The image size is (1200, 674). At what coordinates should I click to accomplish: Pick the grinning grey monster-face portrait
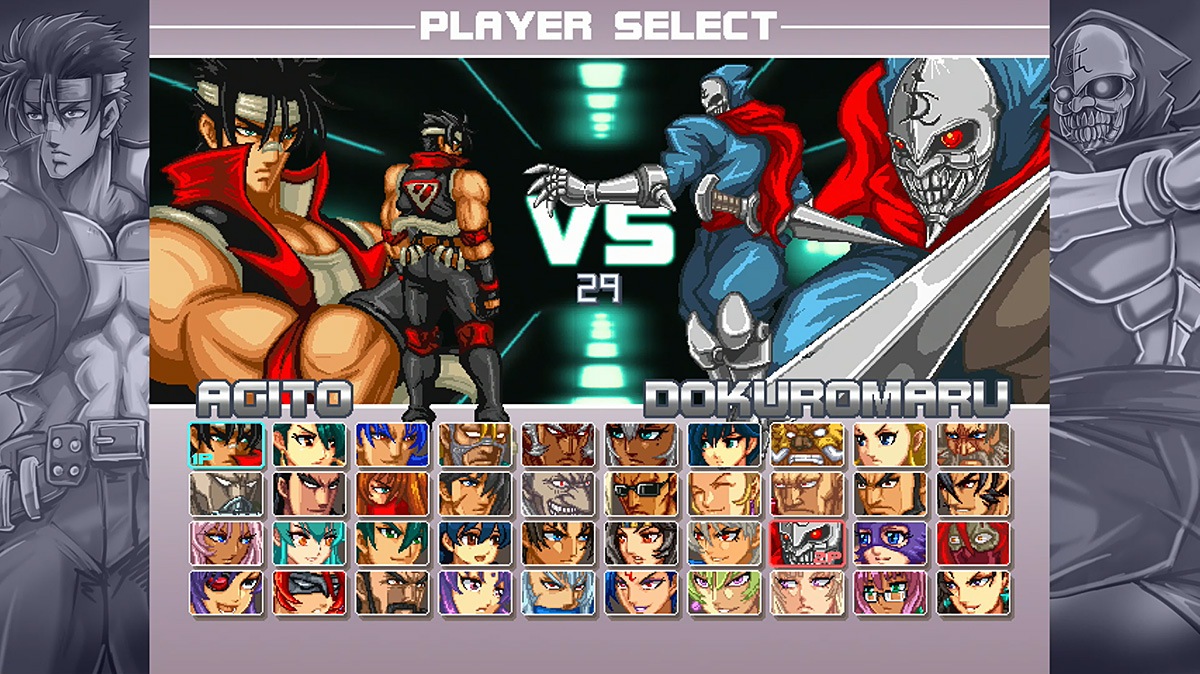click(558, 494)
